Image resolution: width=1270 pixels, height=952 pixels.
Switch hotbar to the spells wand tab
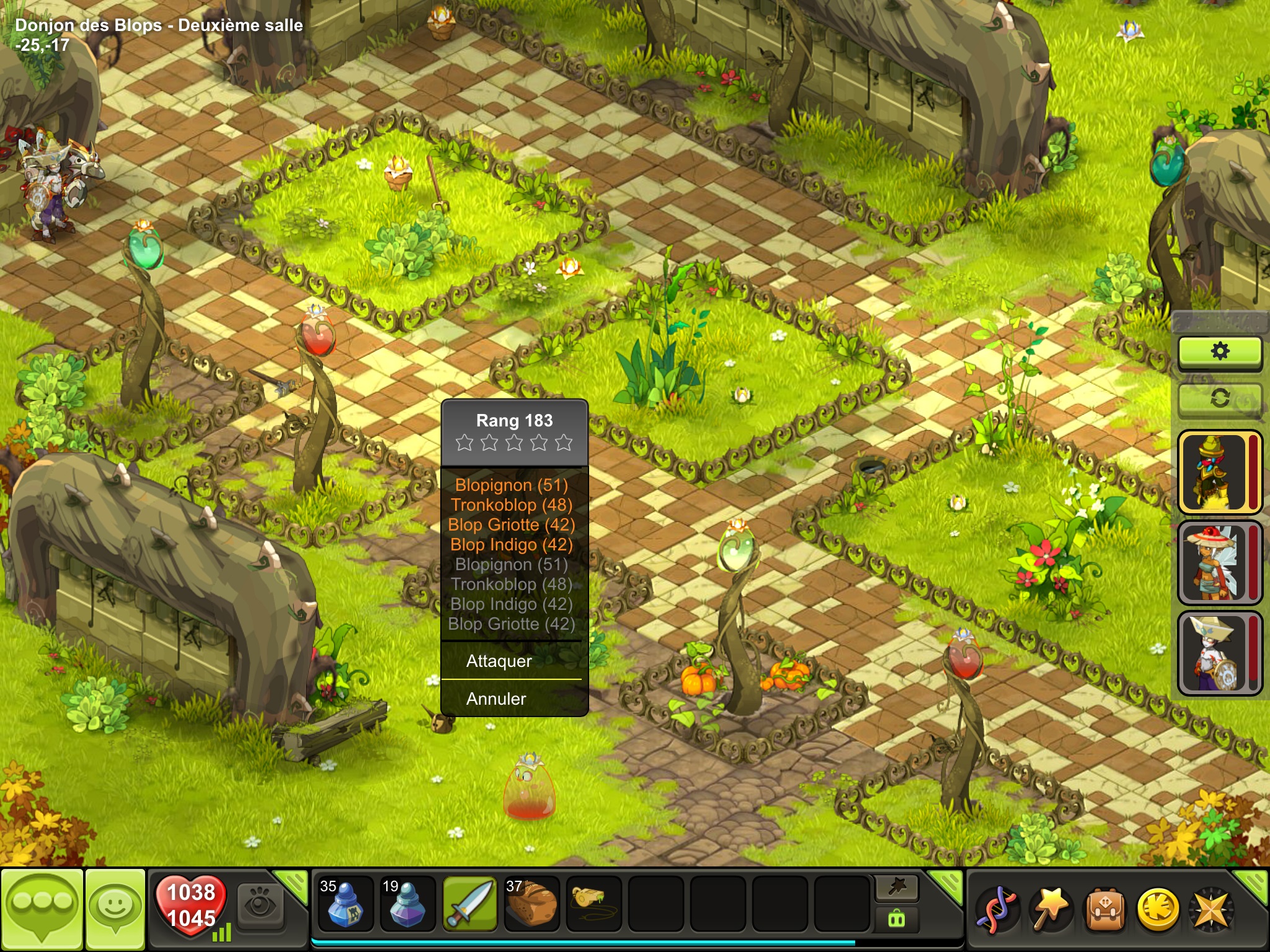(x=897, y=888)
